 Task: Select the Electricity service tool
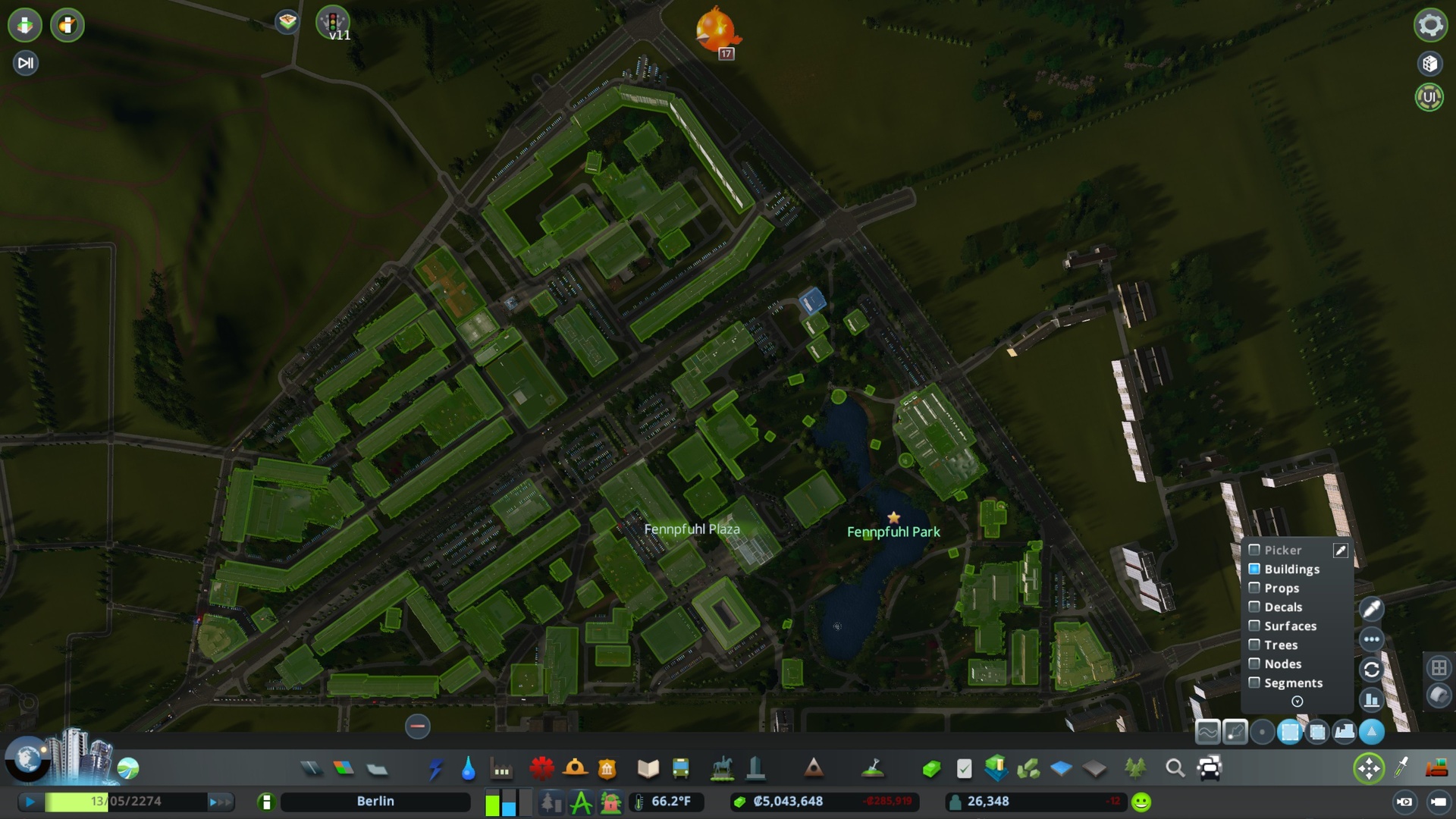[x=437, y=768]
